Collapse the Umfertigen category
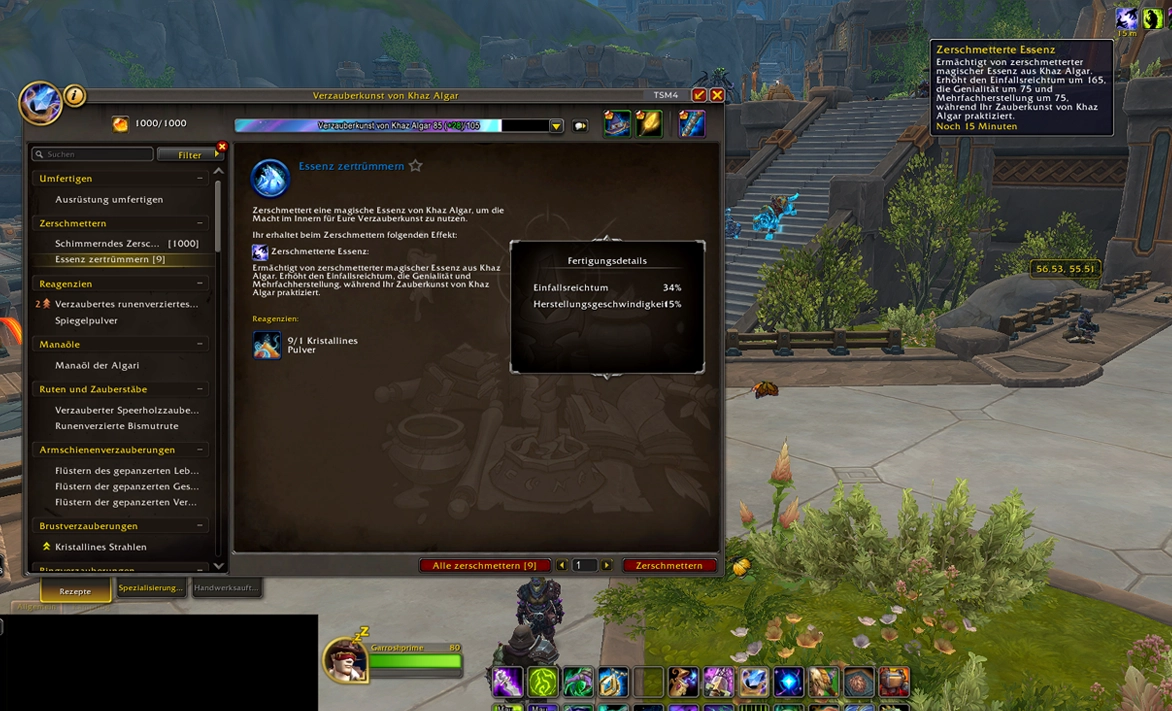 click(x=201, y=178)
